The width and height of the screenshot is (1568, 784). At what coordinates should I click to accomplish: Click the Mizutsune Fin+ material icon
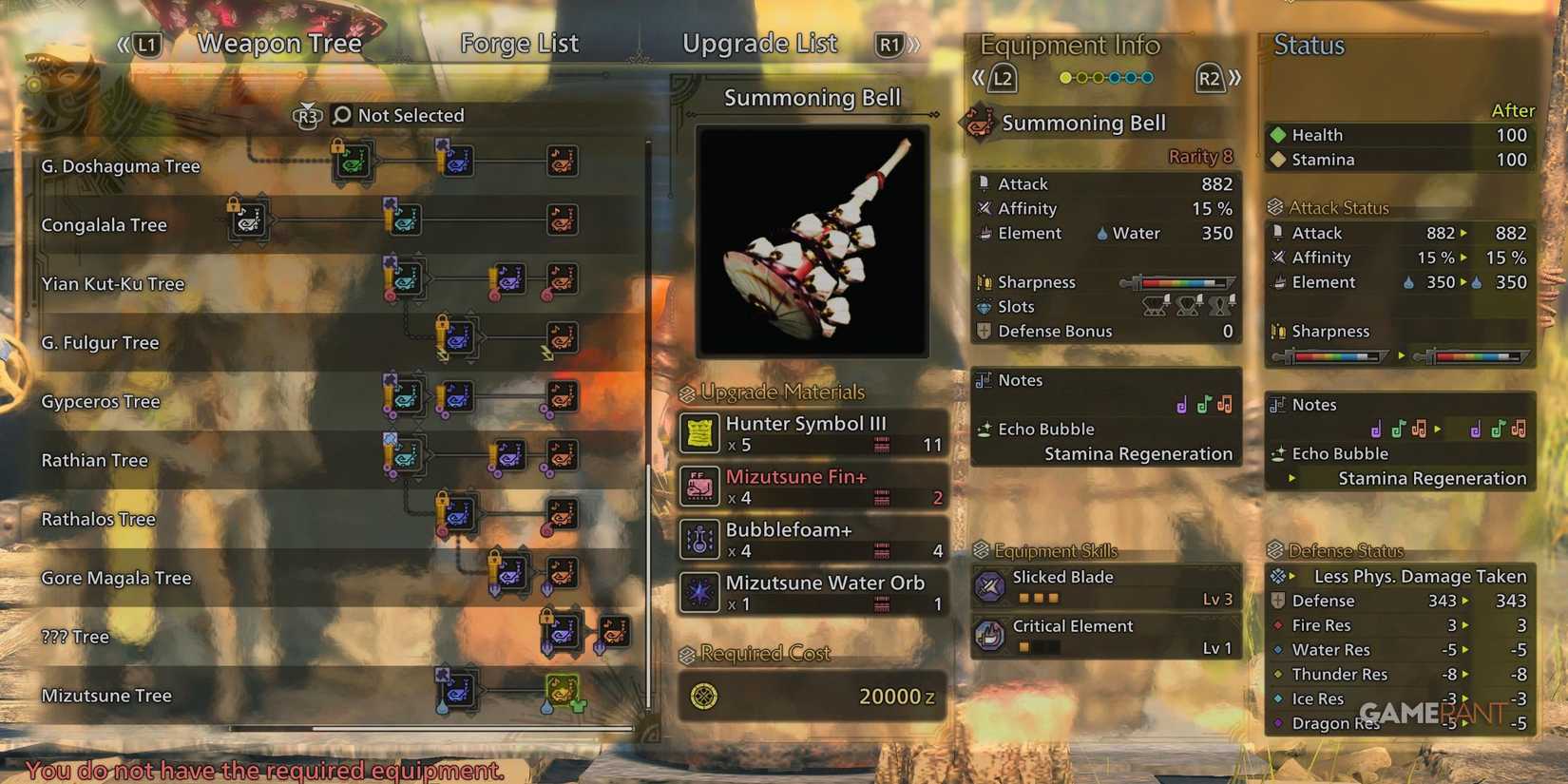[699, 487]
